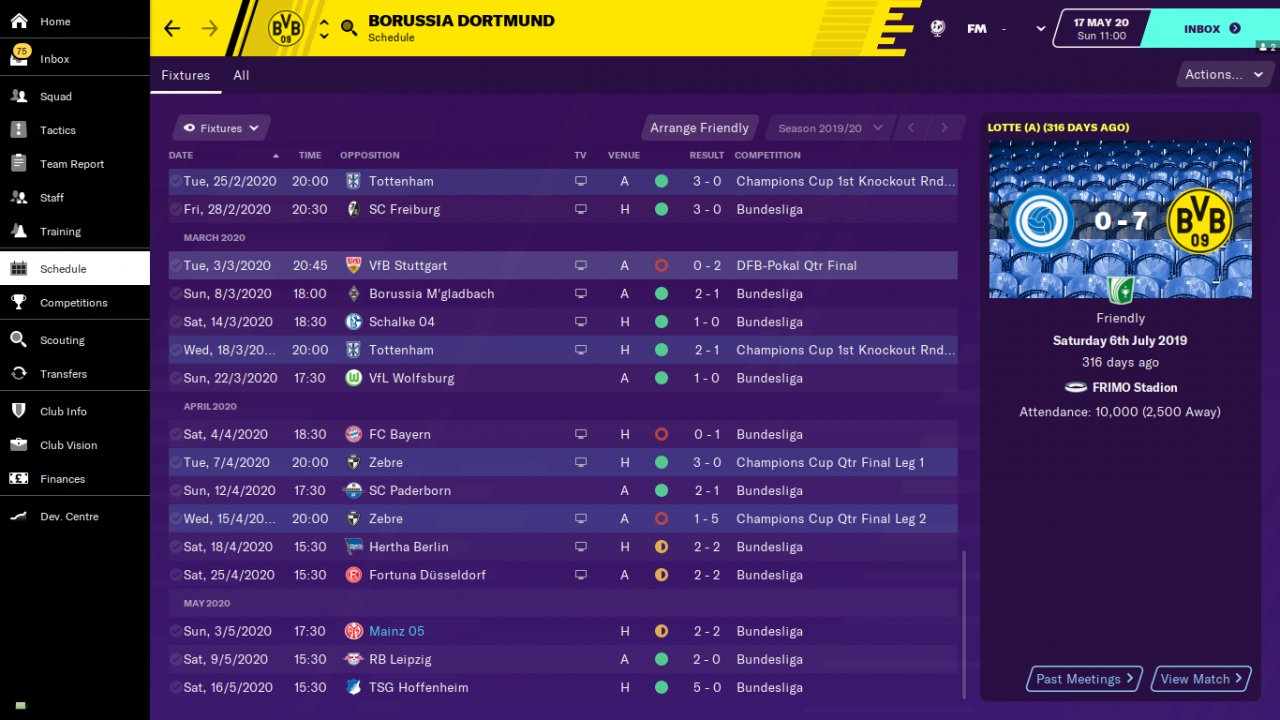The image size is (1280, 720).
Task: Sort fixtures by the Date column header
Action: click(x=182, y=156)
